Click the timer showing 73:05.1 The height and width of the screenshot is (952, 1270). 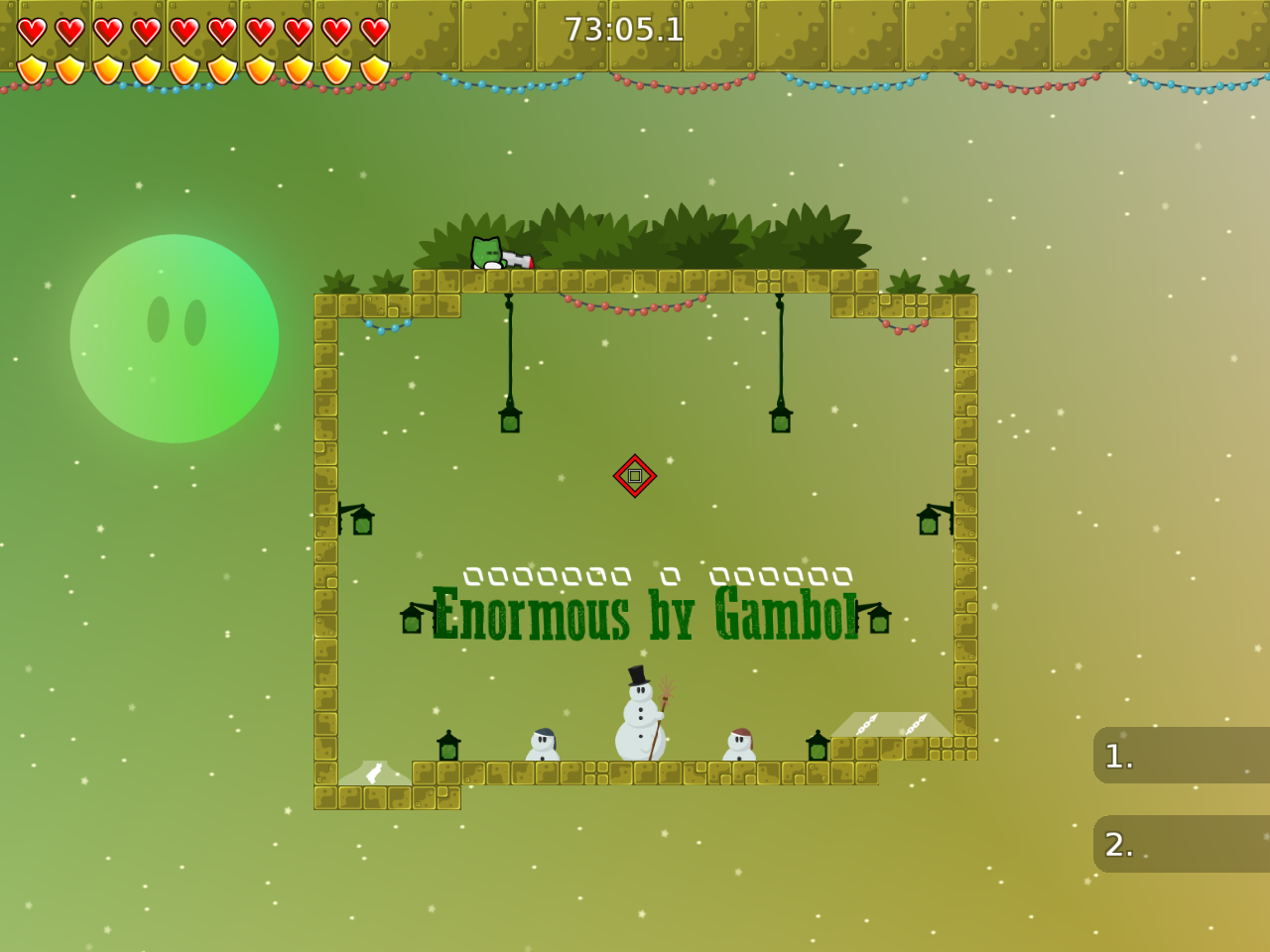pyautogui.click(x=624, y=31)
